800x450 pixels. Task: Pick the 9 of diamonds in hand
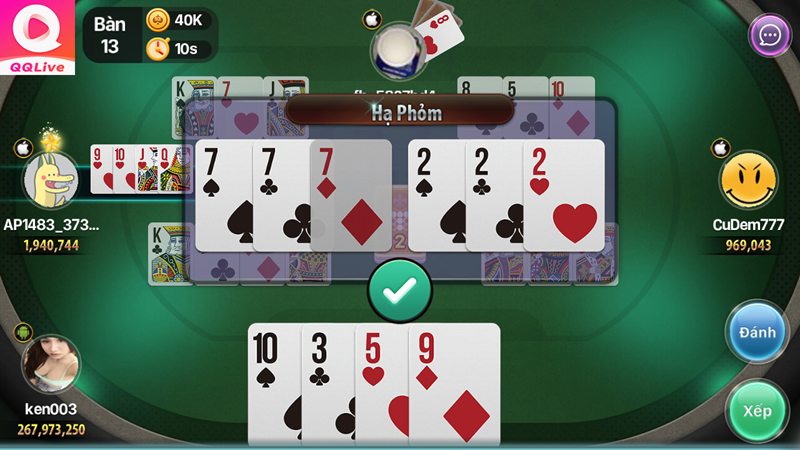point(455,384)
